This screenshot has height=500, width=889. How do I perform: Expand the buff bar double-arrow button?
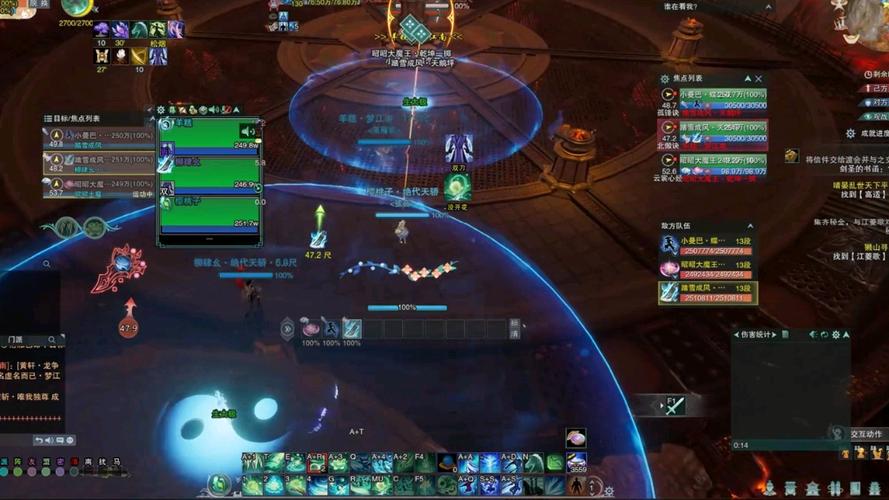[x=288, y=328]
